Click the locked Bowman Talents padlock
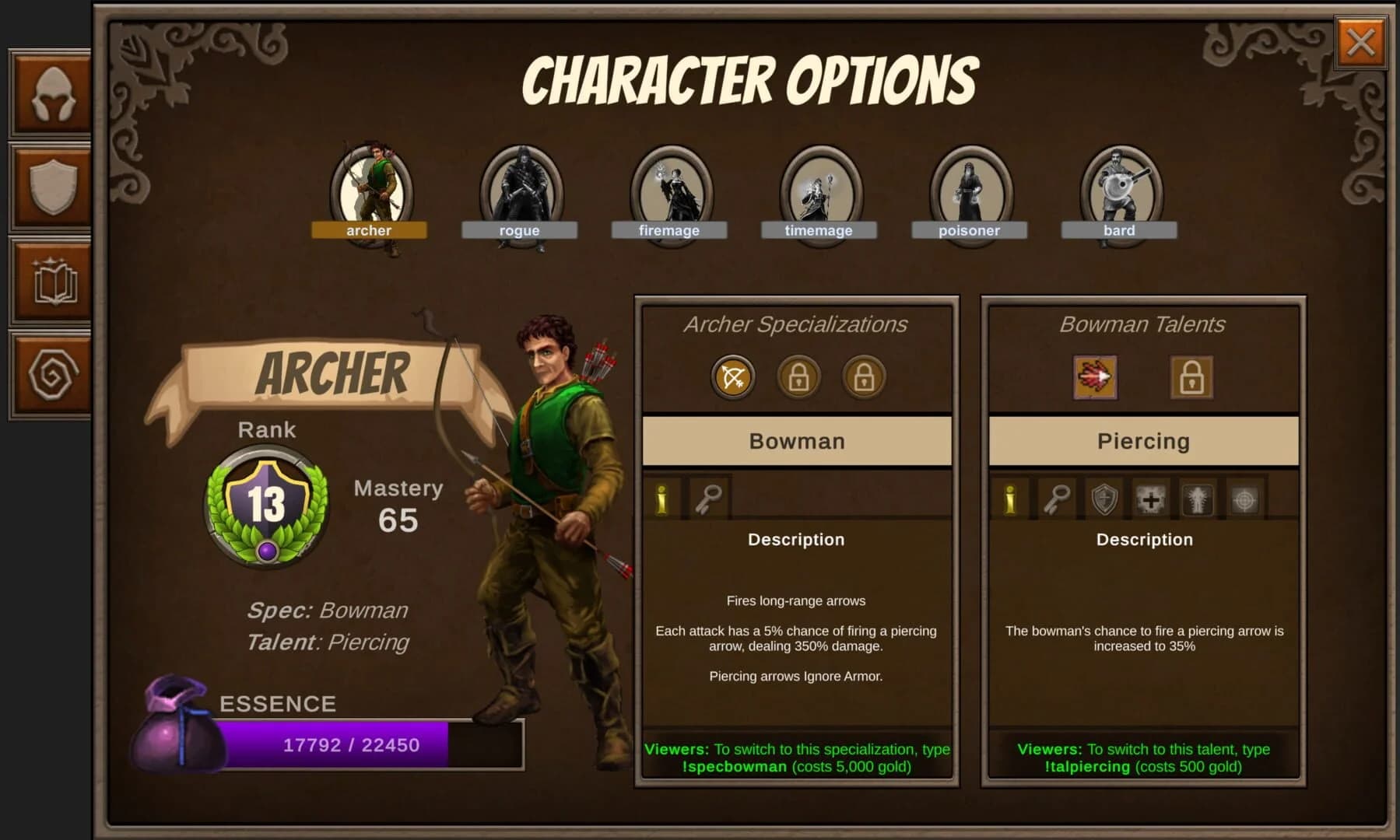This screenshot has width=1400, height=840. [x=1191, y=376]
